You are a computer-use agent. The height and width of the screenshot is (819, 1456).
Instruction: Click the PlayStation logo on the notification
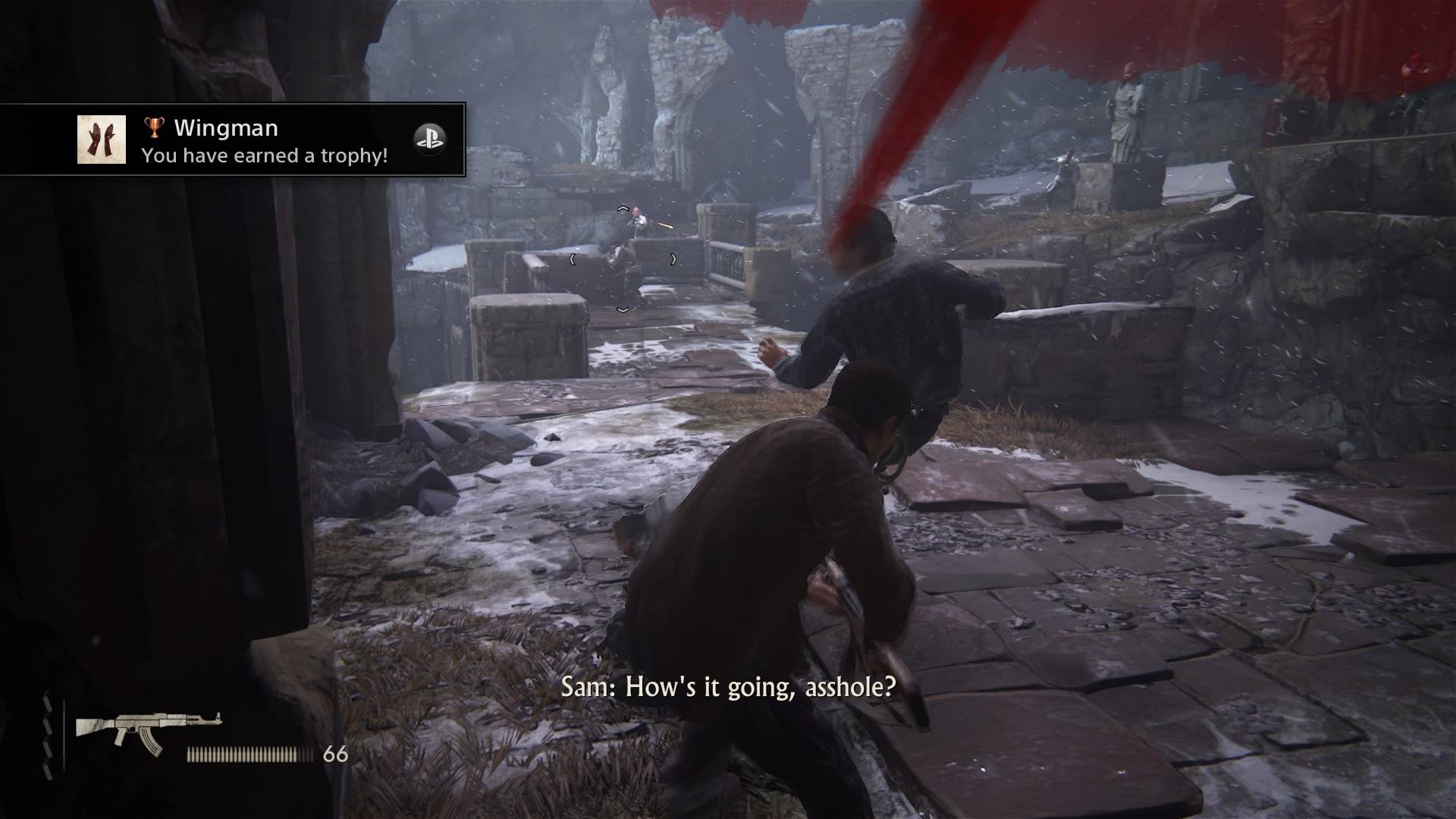[429, 139]
